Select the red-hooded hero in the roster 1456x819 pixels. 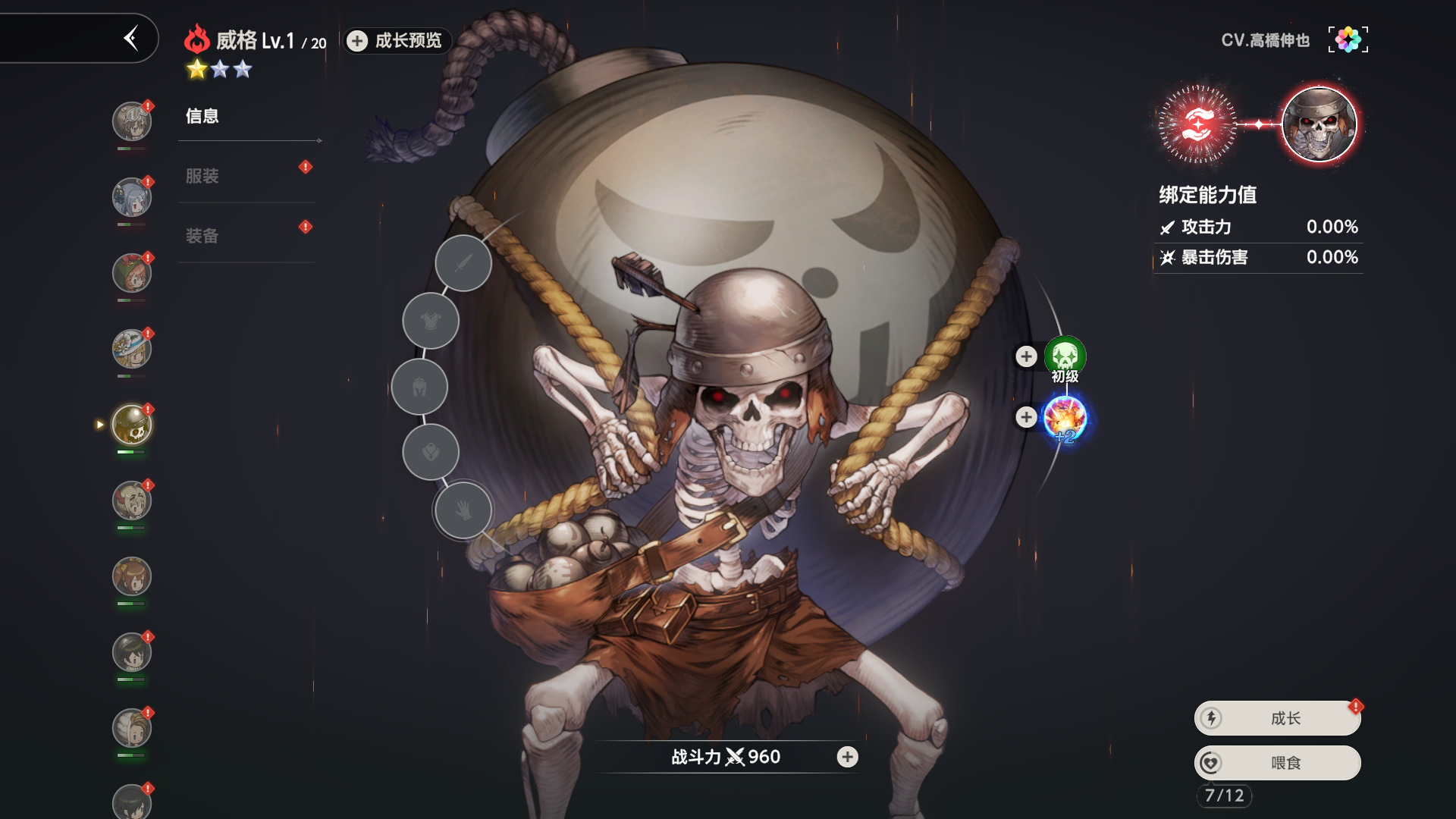132,273
